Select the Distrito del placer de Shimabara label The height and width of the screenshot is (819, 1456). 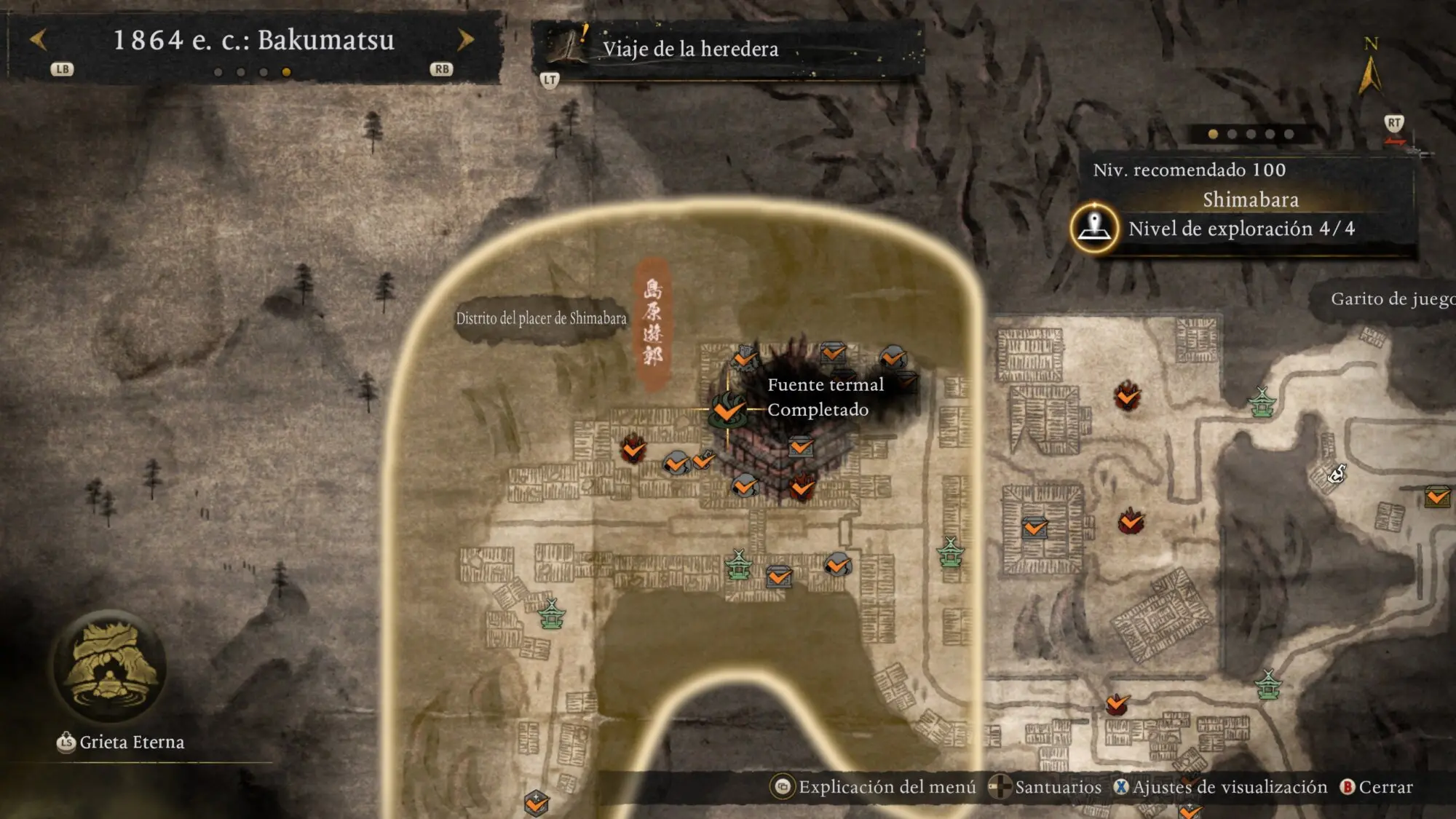[x=541, y=319]
